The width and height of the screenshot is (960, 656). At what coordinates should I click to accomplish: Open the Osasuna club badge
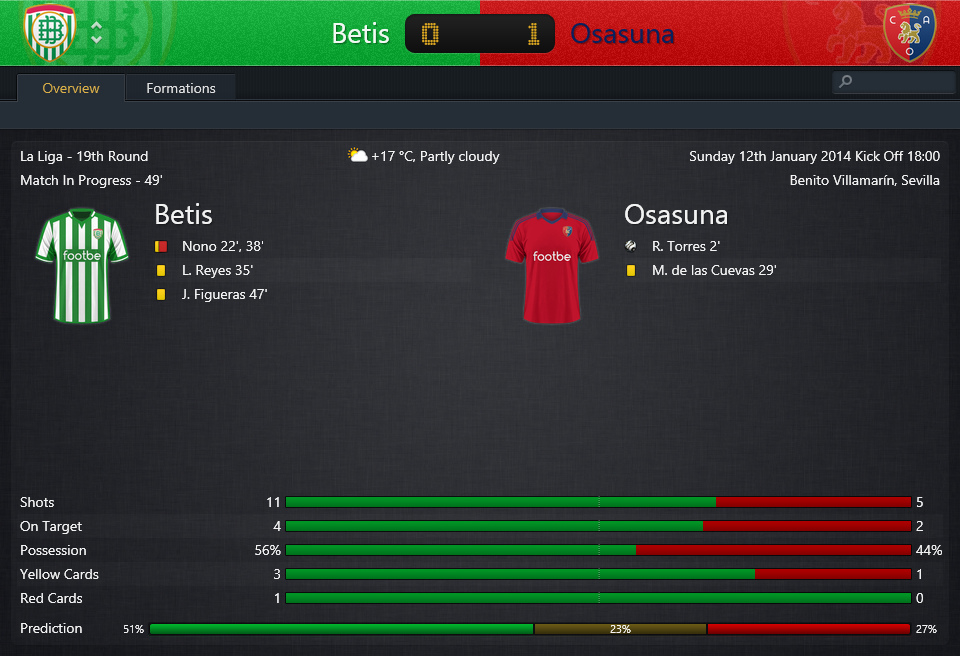910,33
